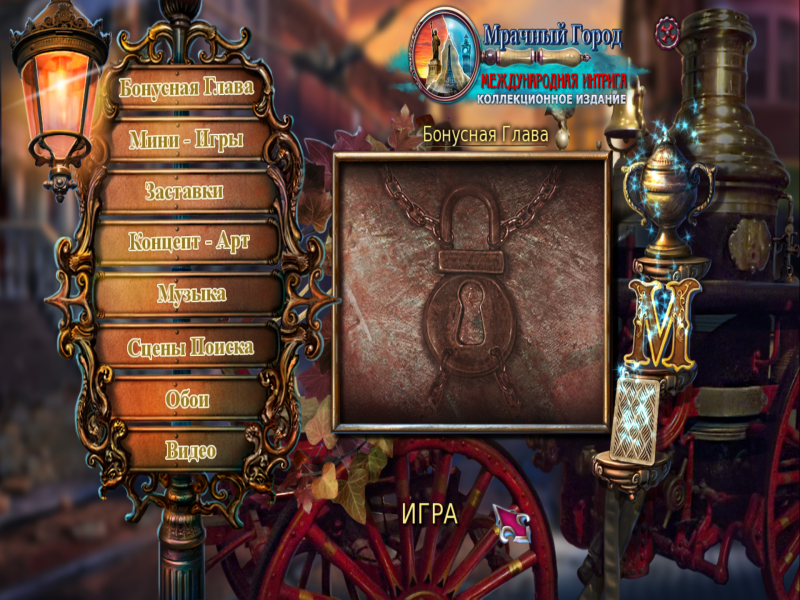The image size is (800, 600).
Task: Open the Видео section
Action: [190, 450]
